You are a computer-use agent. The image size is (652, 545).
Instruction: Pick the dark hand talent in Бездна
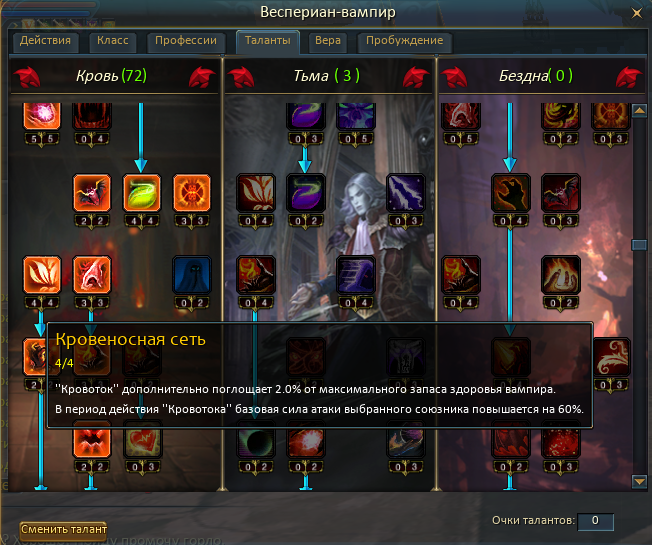(511, 191)
